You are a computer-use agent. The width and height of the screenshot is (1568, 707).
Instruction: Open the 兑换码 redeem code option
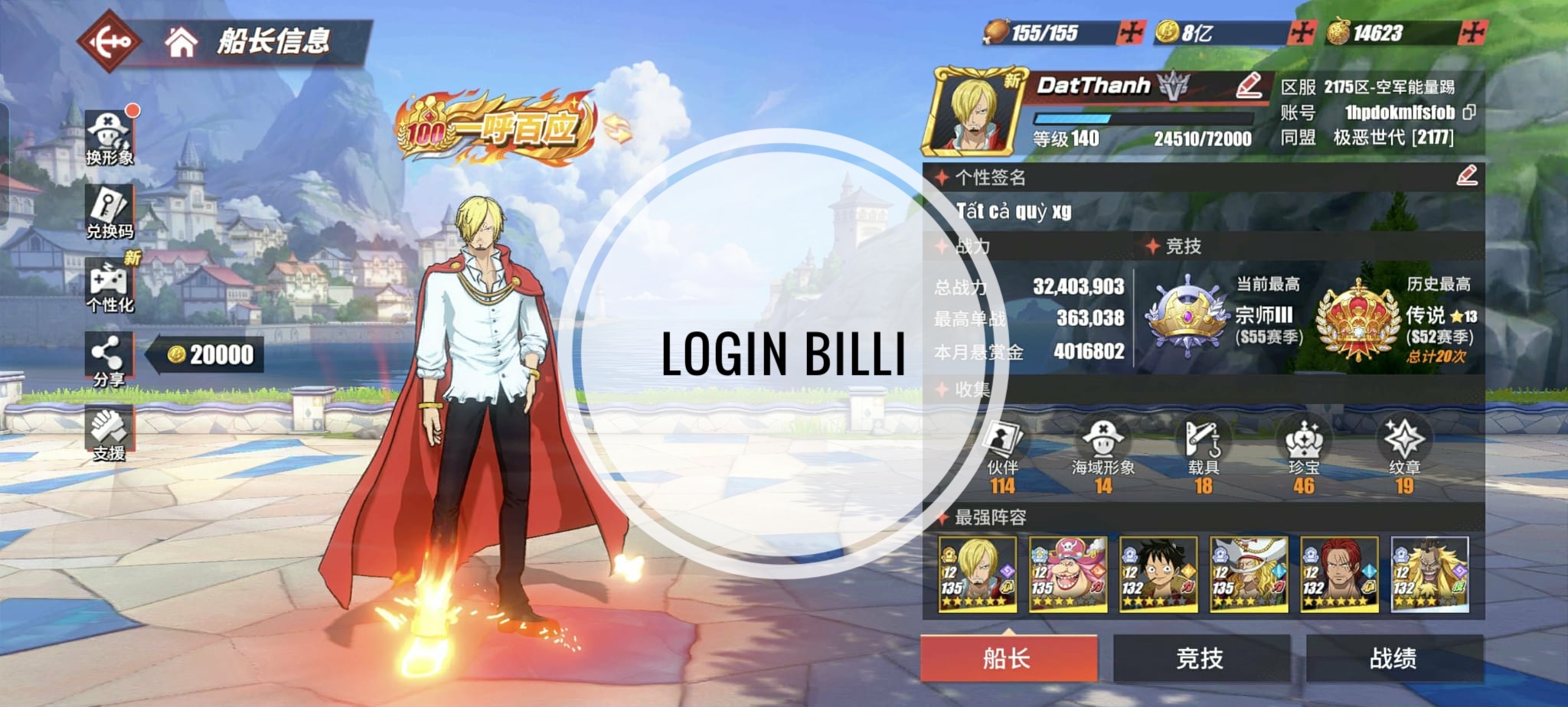(x=109, y=213)
